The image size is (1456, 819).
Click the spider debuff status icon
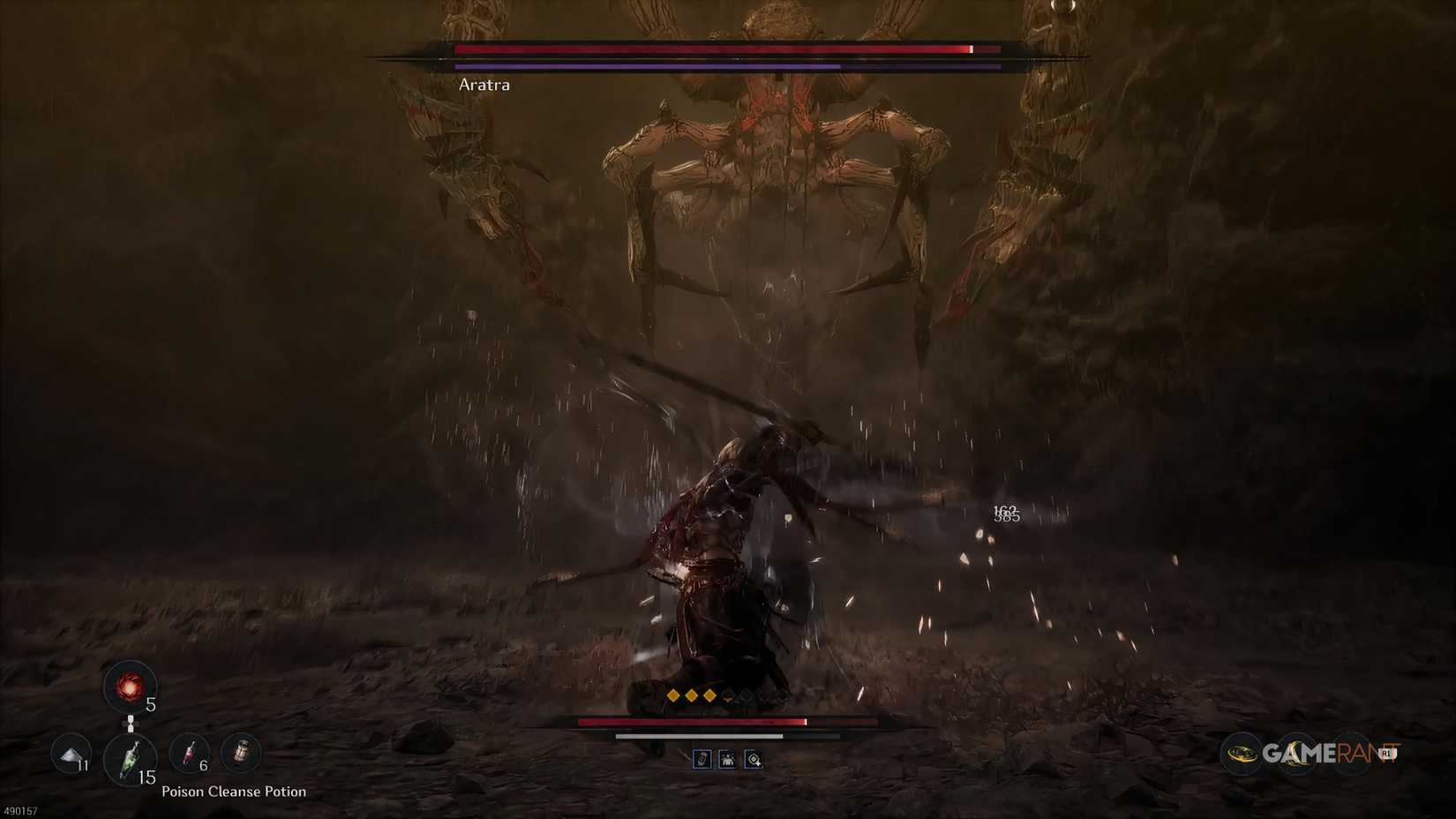727,760
